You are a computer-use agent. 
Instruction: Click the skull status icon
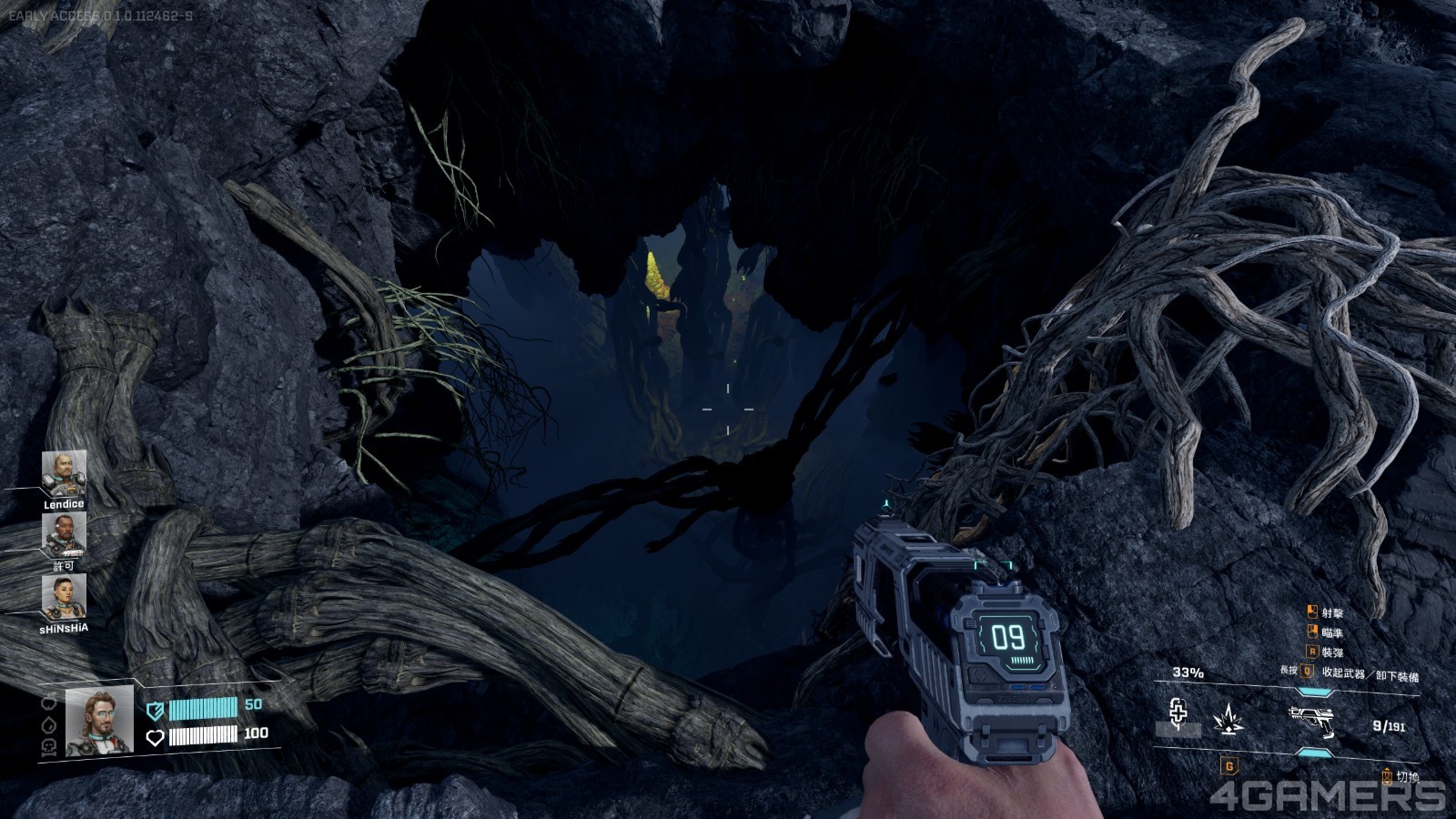point(48,746)
